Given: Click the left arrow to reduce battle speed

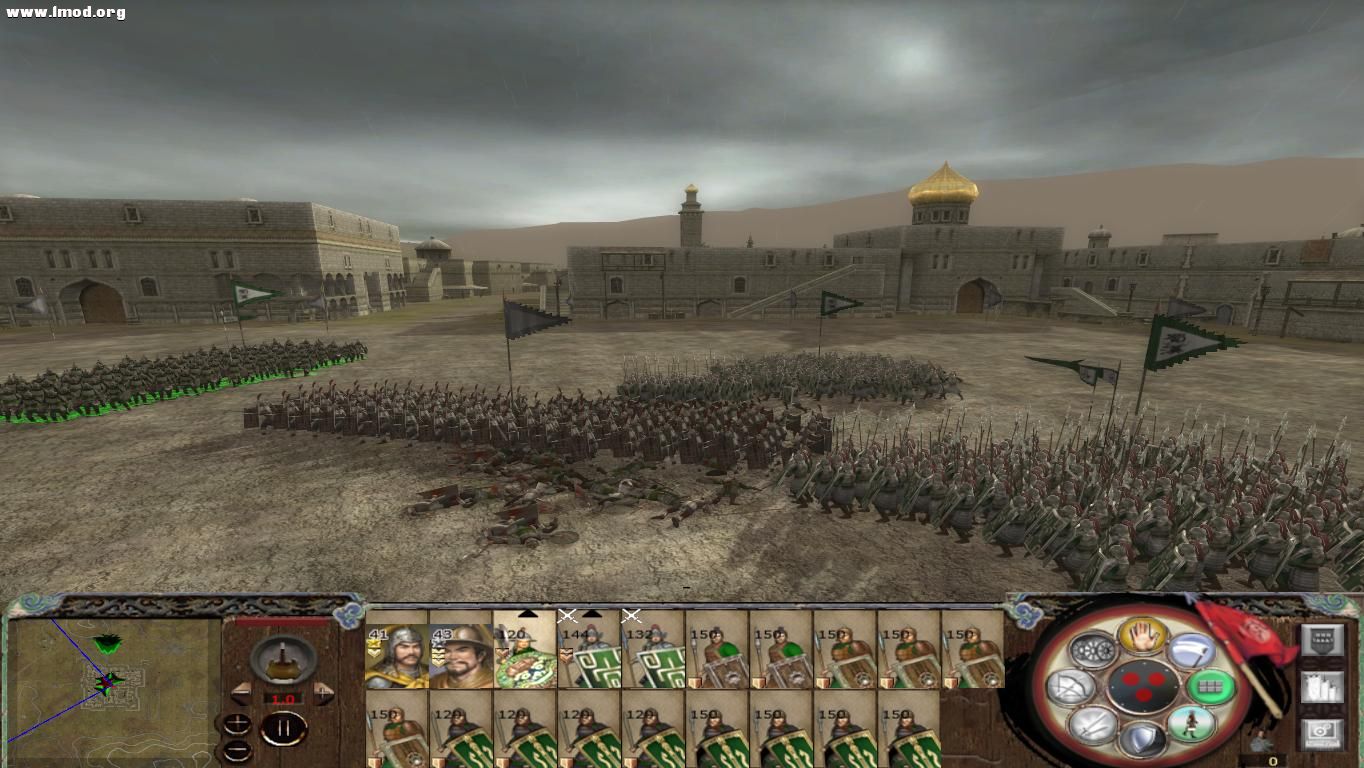Looking at the screenshot, I should click(242, 692).
